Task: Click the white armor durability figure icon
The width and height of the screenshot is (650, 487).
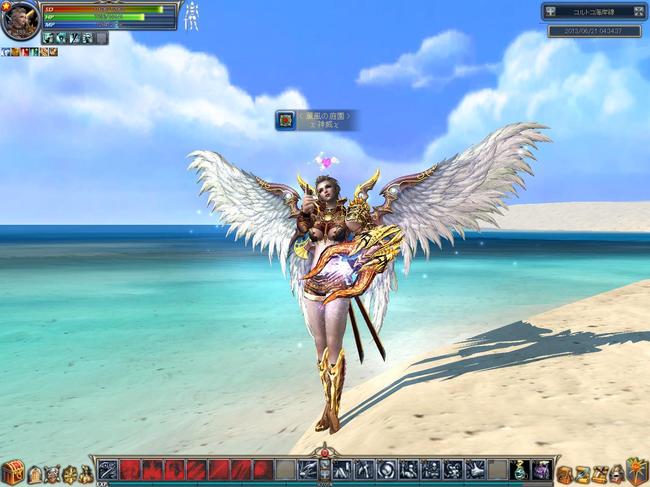Action: coord(190,16)
